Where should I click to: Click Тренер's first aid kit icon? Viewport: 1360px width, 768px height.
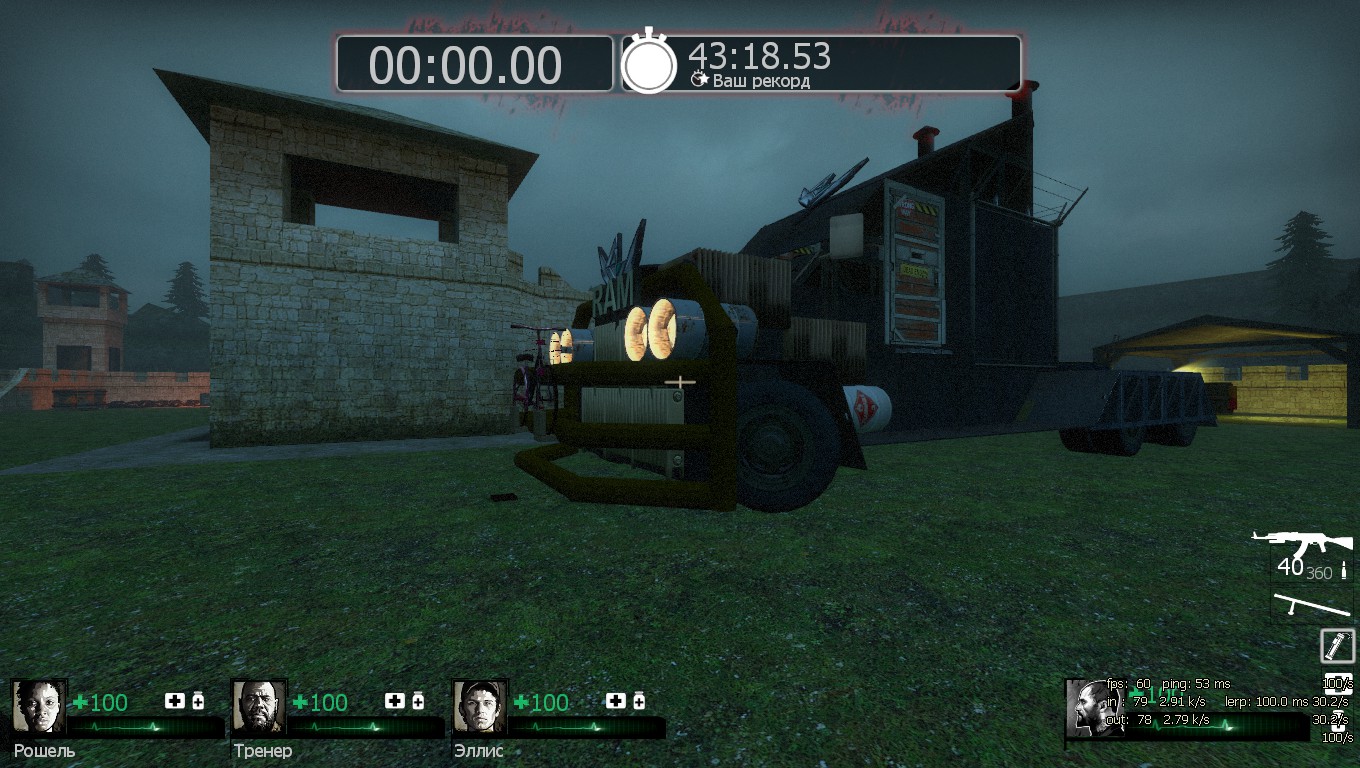point(395,701)
